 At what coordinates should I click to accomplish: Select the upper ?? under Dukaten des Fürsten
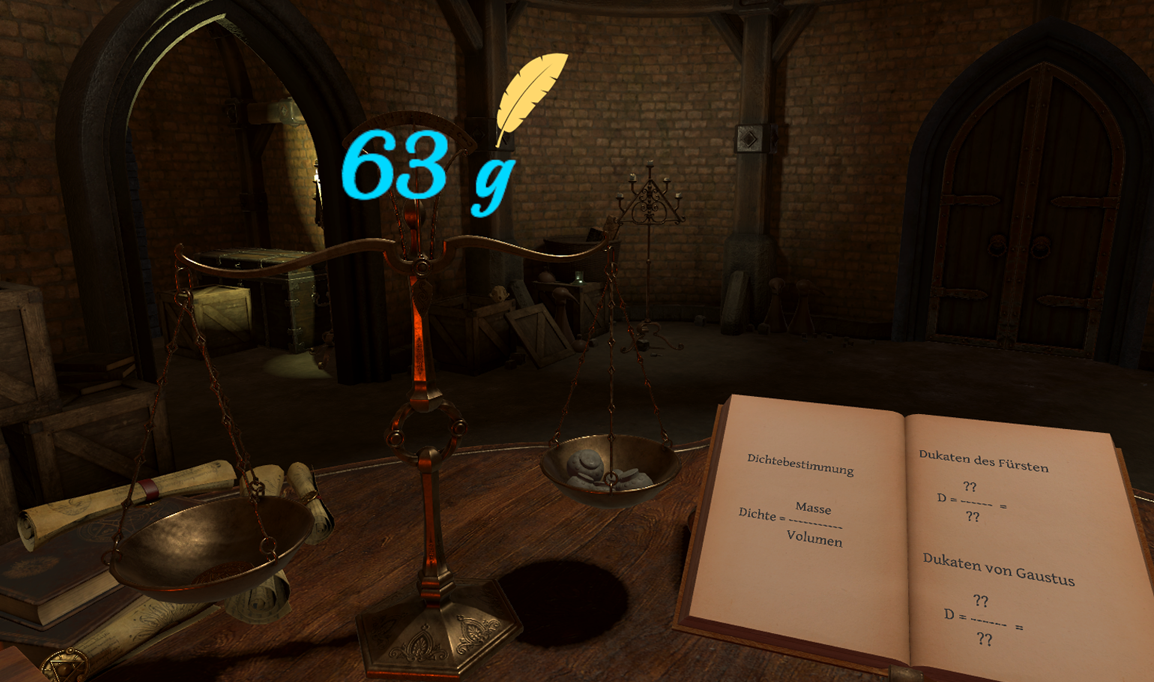coord(970,488)
